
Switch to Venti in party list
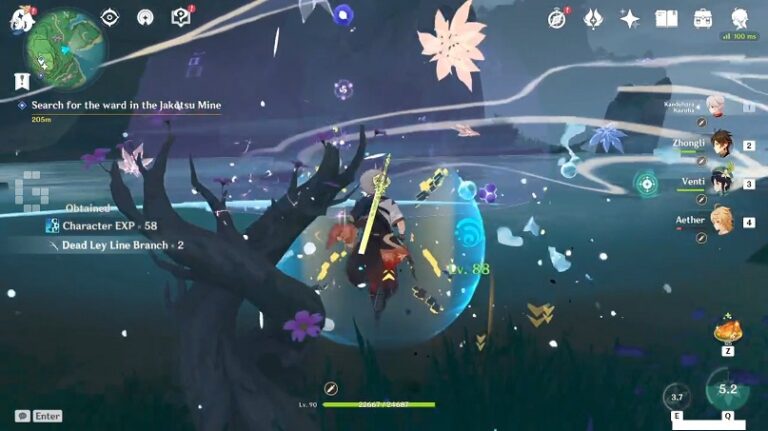720,182
